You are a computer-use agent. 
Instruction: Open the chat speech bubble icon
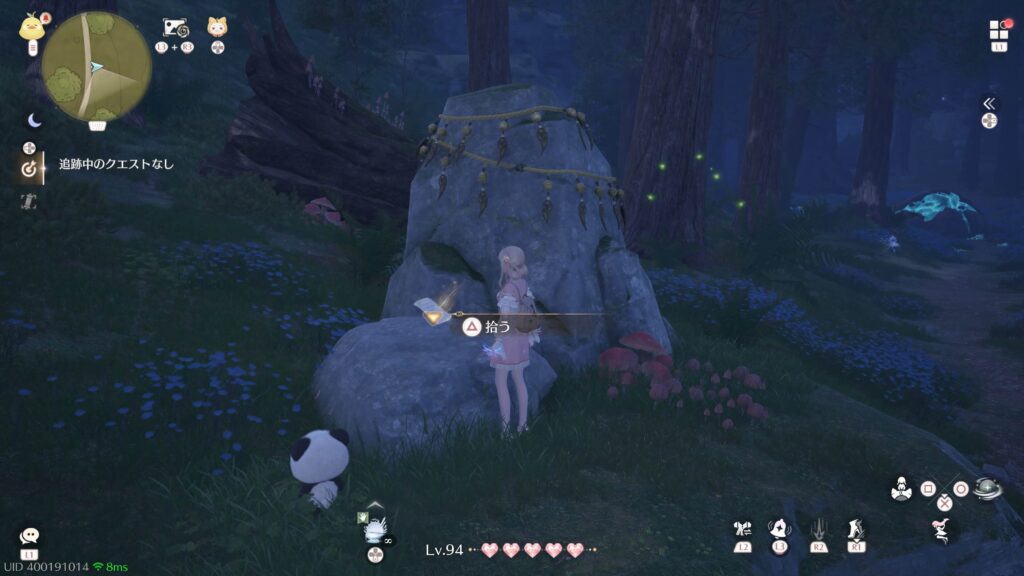(x=29, y=537)
